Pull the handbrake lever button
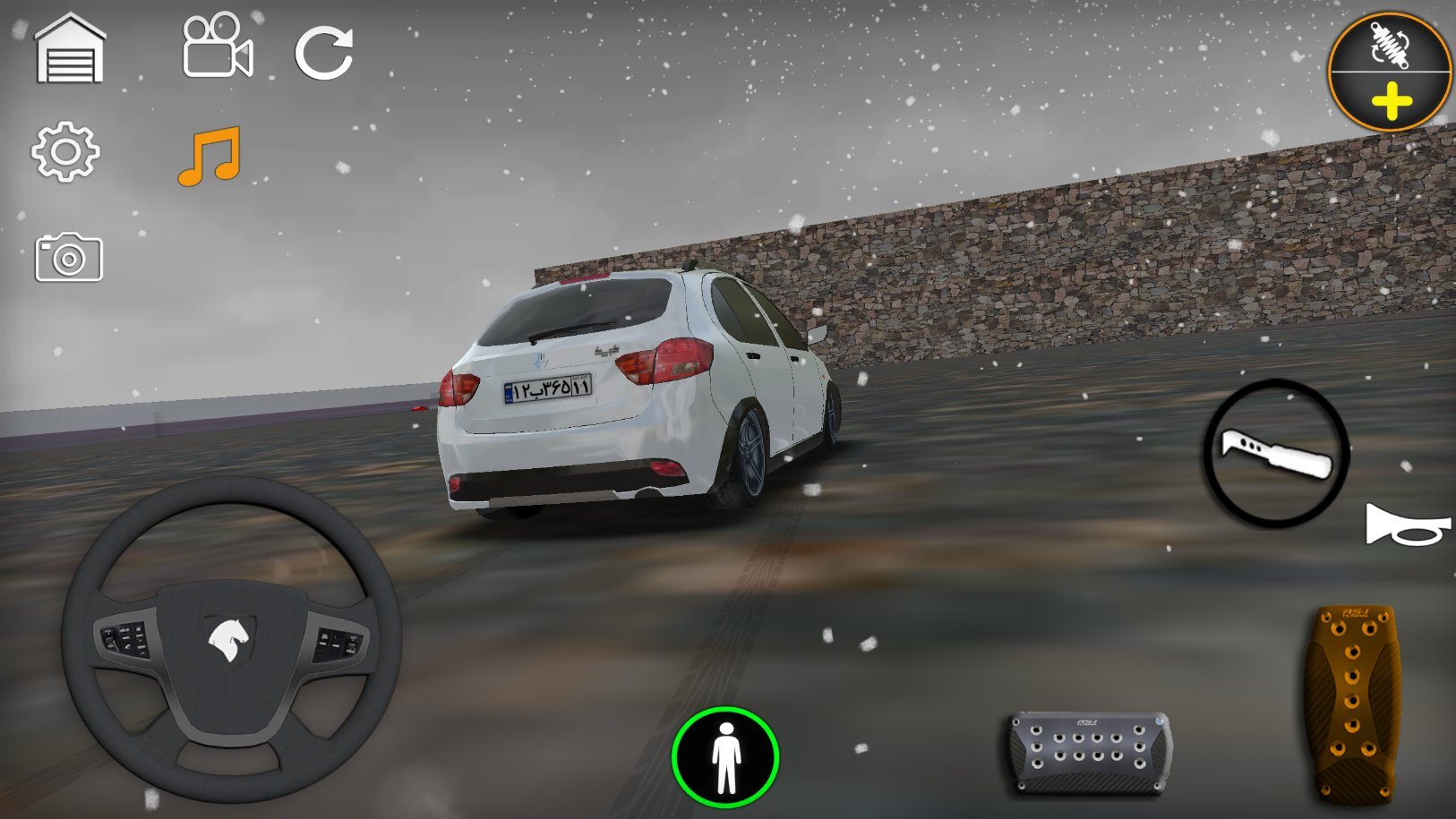This screenshot has height=819, width=1456. click(1276, 452)
